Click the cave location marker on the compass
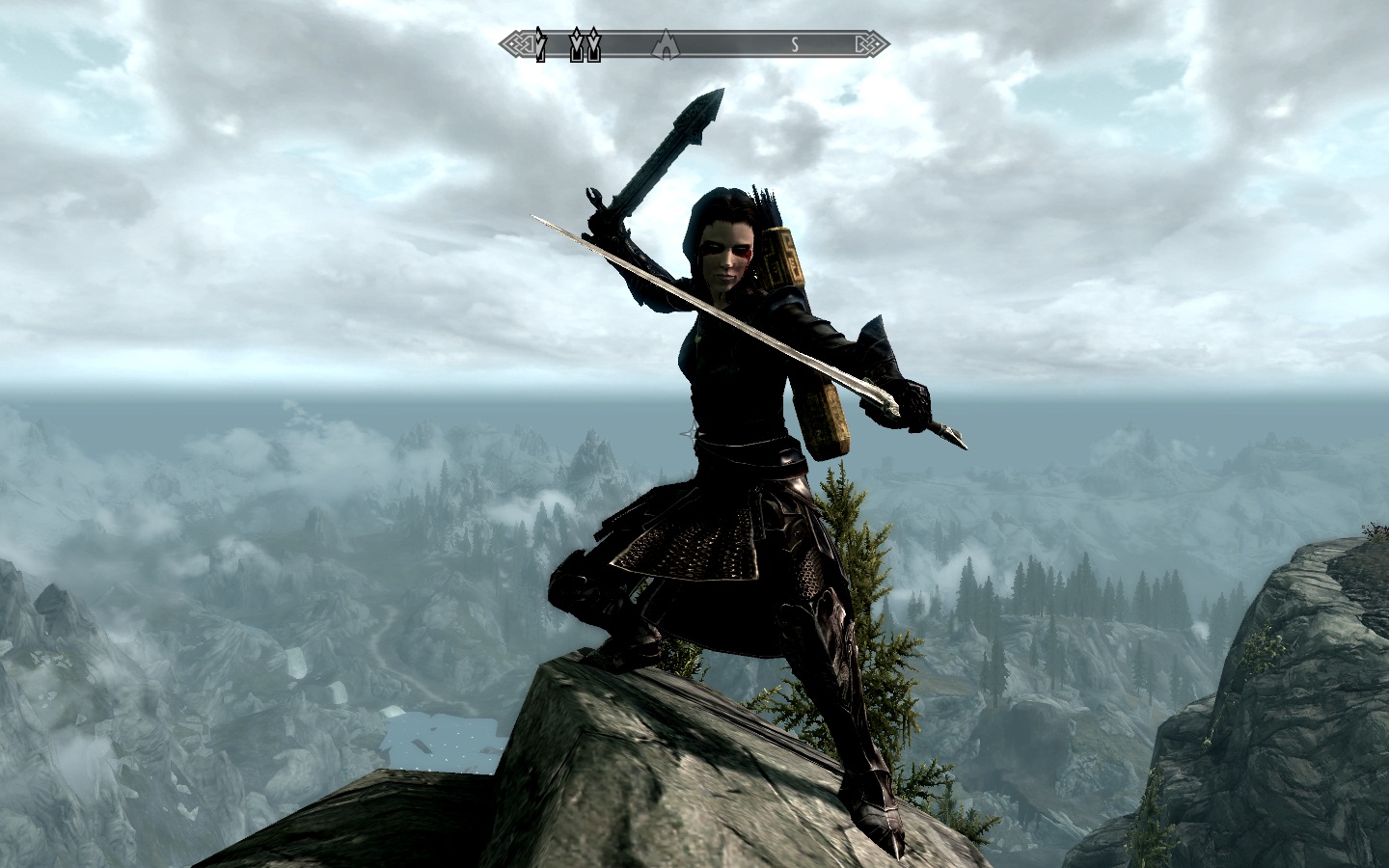Image resolution: width=1389 pixels, height=868 pixels. tap(665, 44)
